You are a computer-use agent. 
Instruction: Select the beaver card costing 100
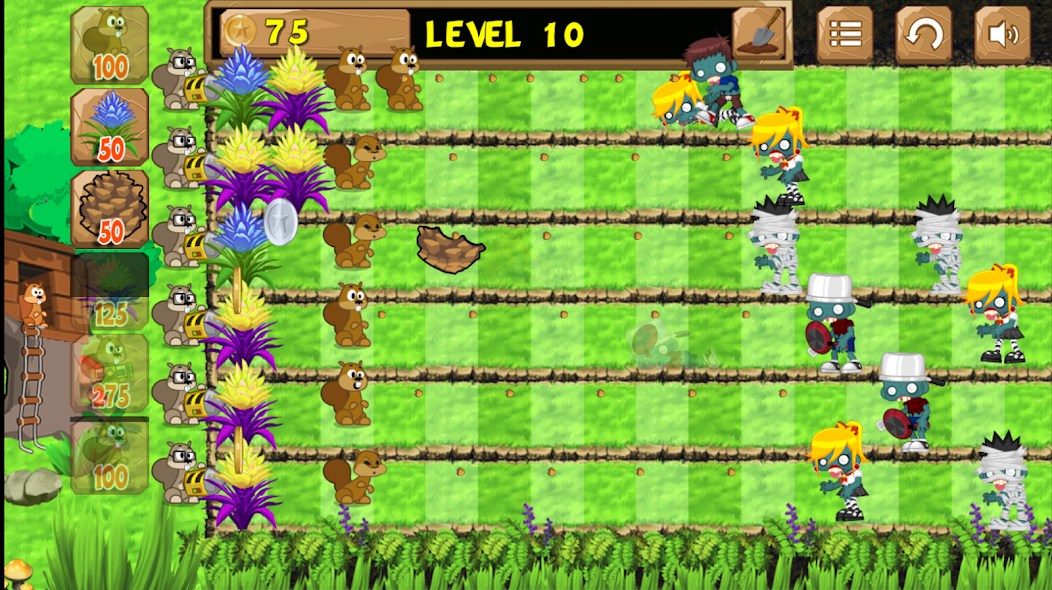pos(110,45)
